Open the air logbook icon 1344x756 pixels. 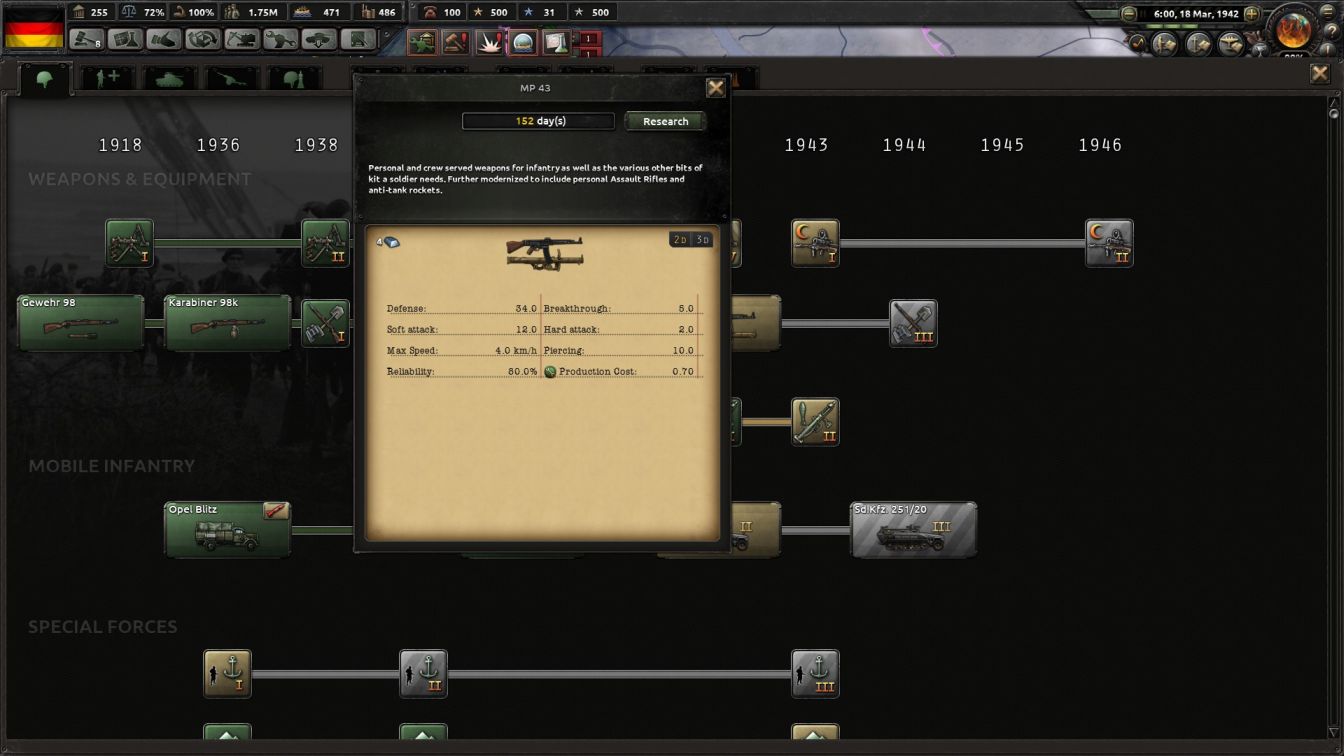[1230, 44]
